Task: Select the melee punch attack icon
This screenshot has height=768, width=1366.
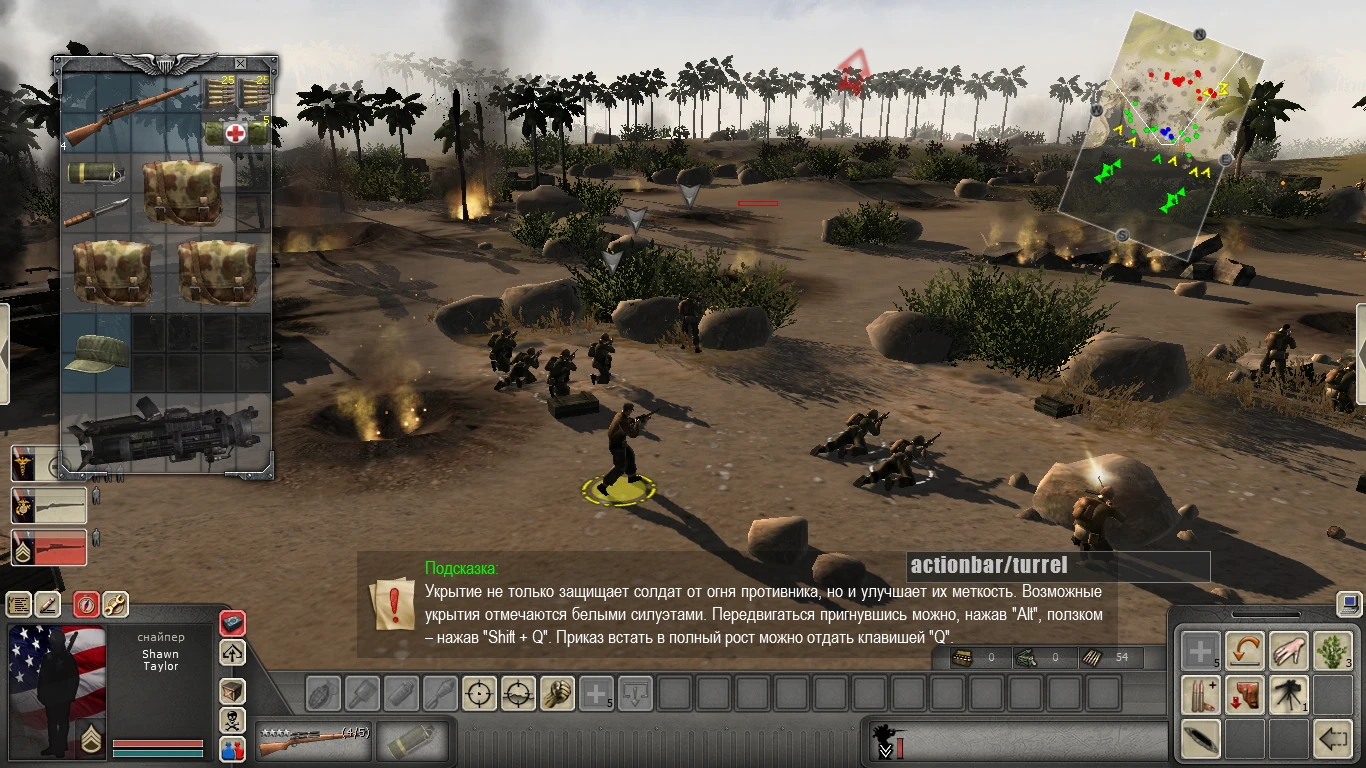Action: [557, 693]
